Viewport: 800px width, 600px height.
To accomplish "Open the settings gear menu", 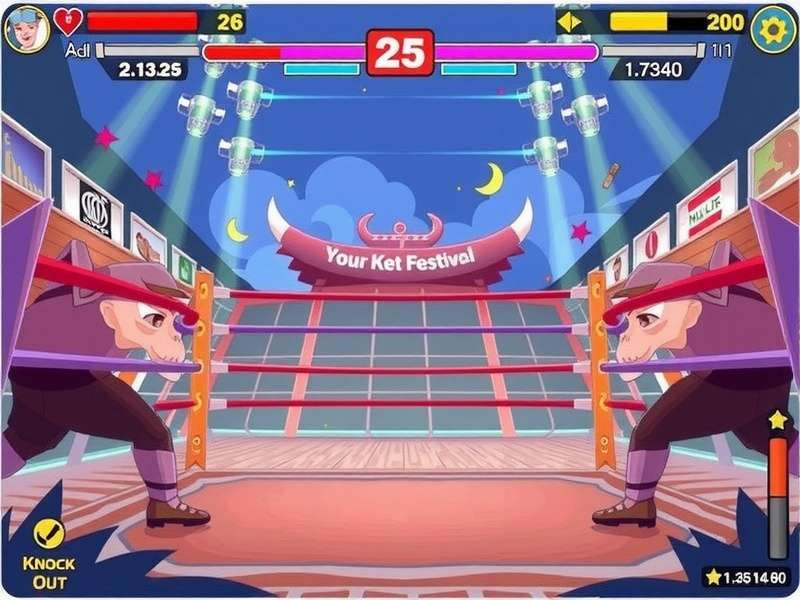I will tap(772, 28).
